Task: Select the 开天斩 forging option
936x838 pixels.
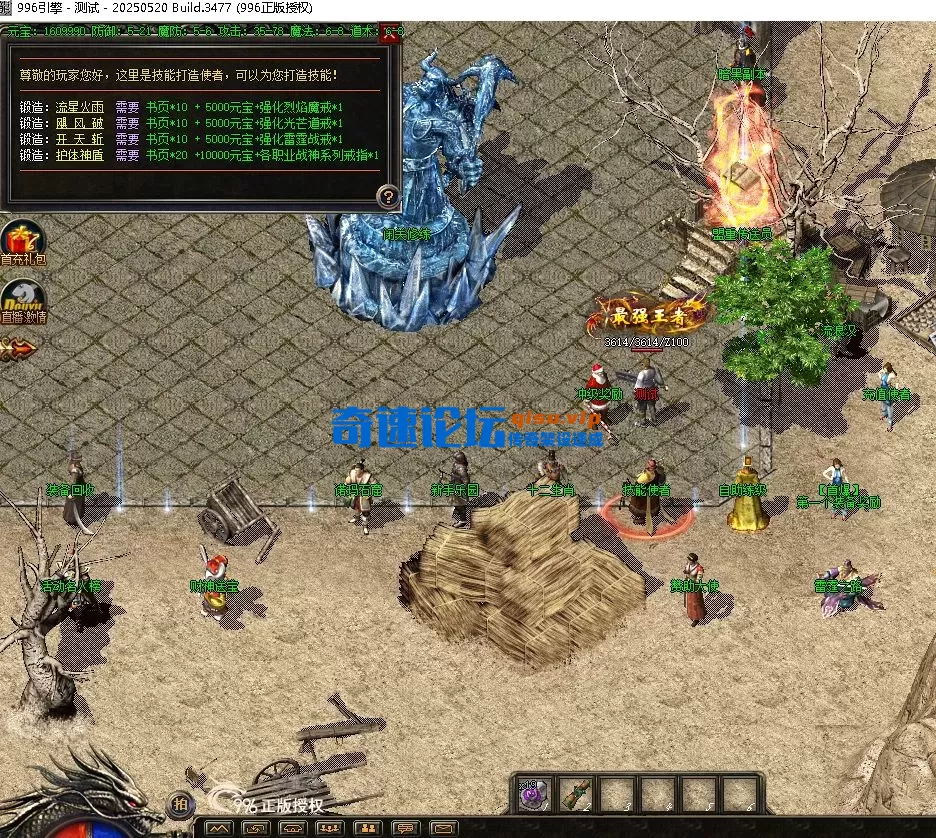Action: coord(80,139)
